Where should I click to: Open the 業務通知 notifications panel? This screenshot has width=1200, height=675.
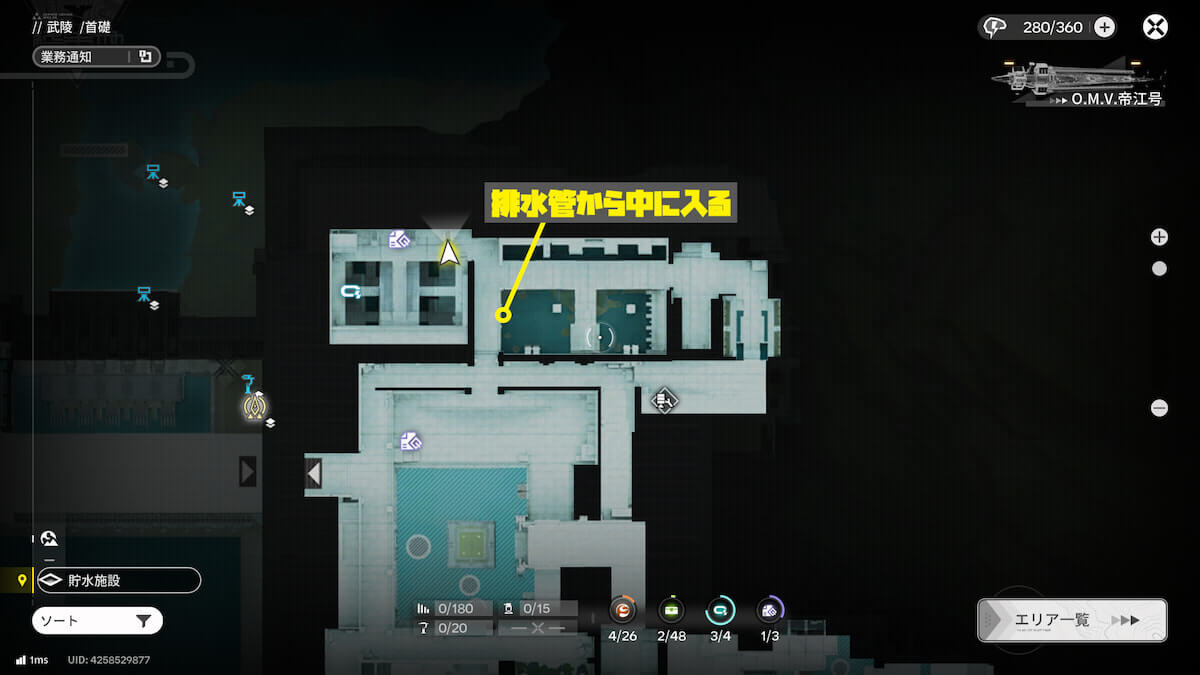click(95, 57)
